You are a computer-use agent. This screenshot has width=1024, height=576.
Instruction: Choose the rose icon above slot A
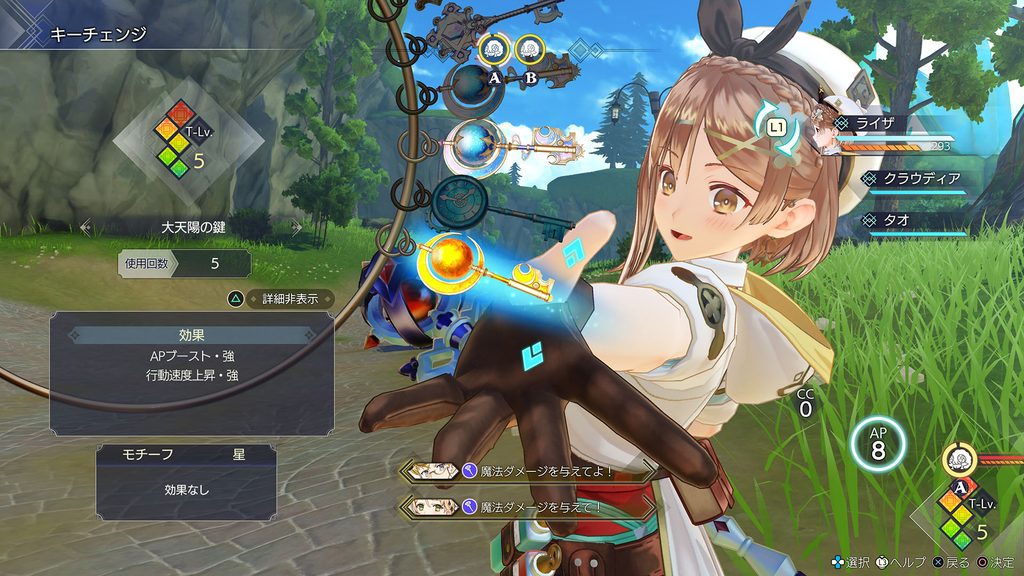click(492, 48)
